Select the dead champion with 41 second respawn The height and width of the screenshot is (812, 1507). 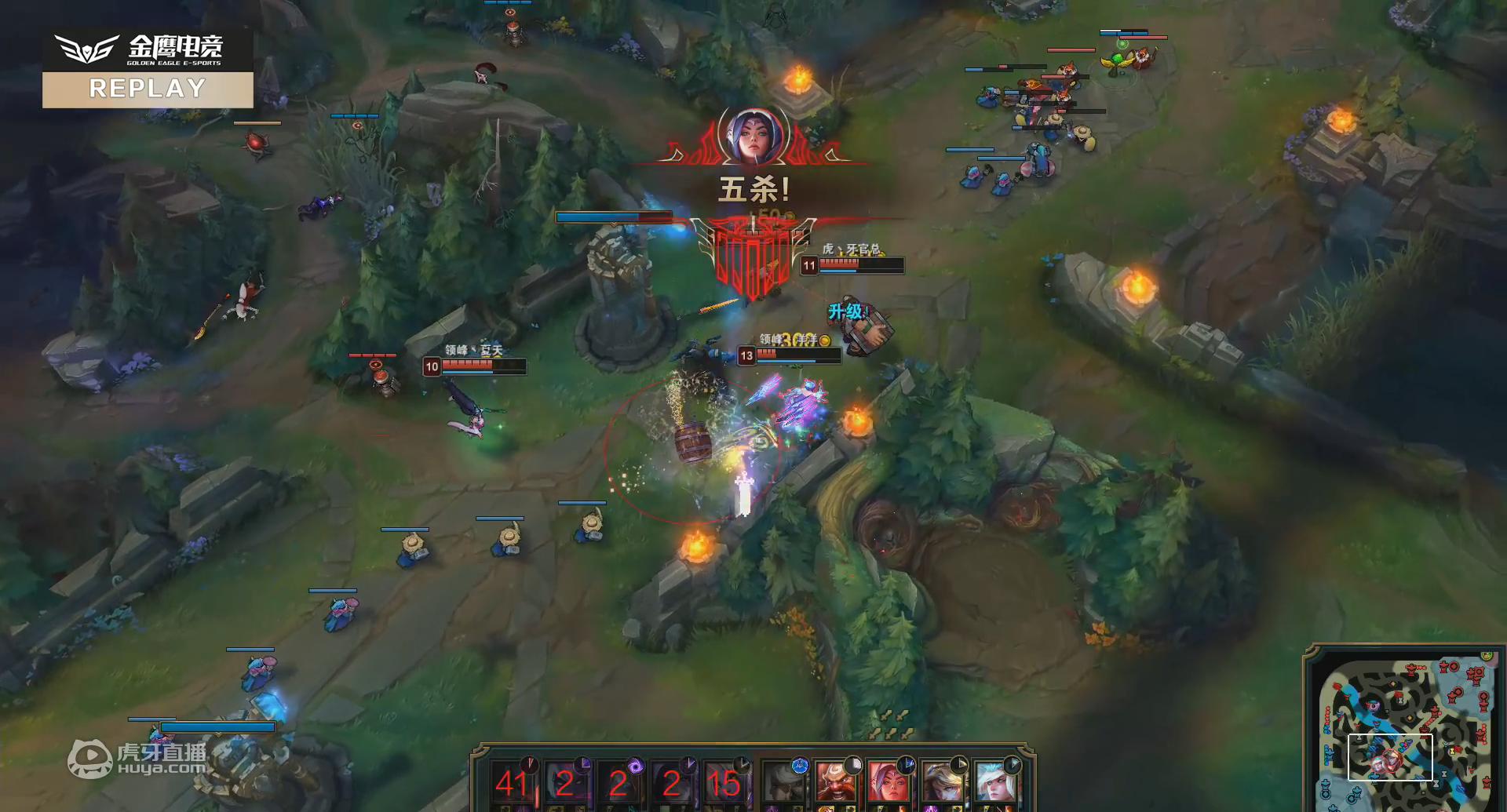pos(513,782)
